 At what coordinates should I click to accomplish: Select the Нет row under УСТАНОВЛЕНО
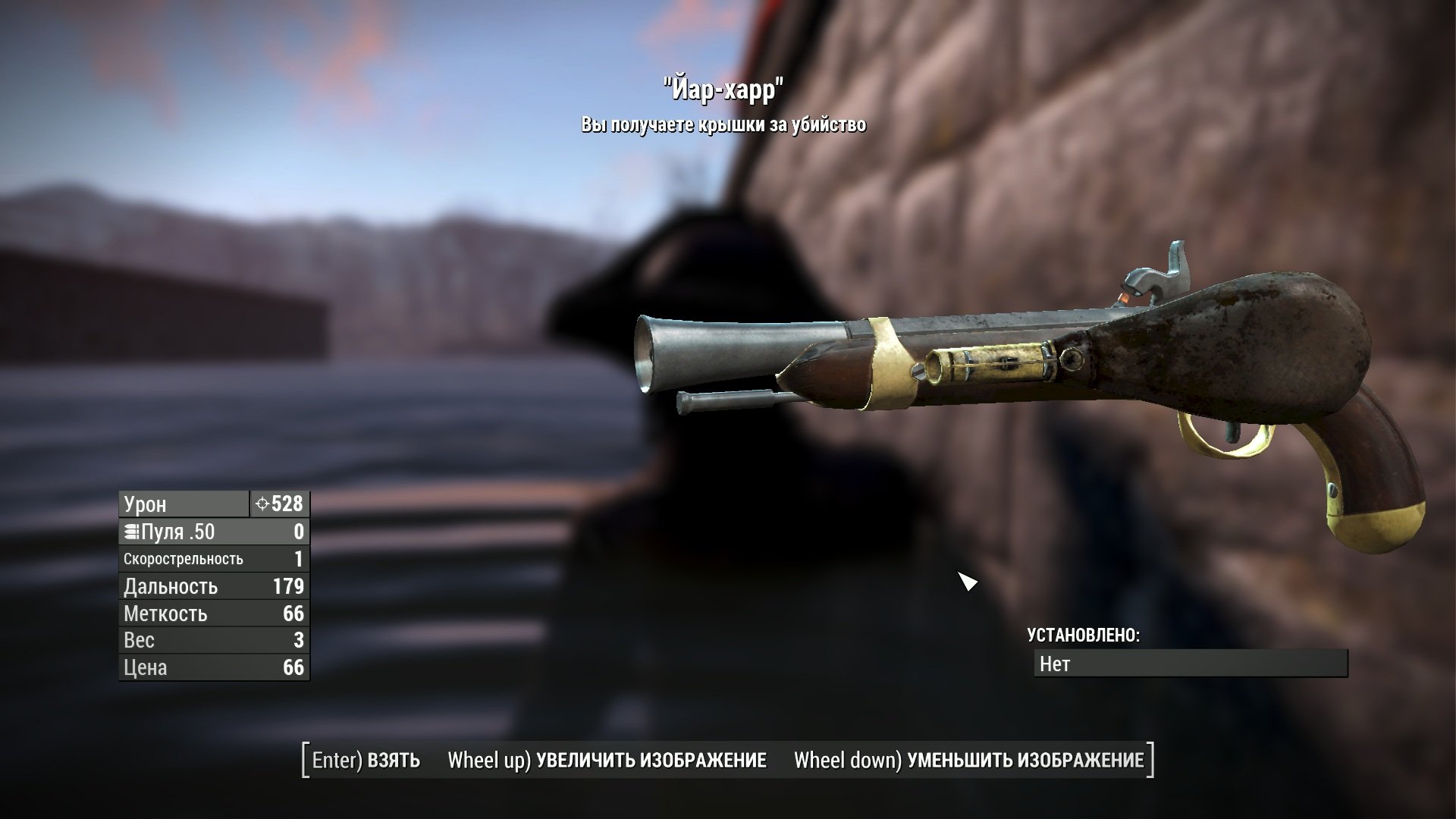(1190, 664)
